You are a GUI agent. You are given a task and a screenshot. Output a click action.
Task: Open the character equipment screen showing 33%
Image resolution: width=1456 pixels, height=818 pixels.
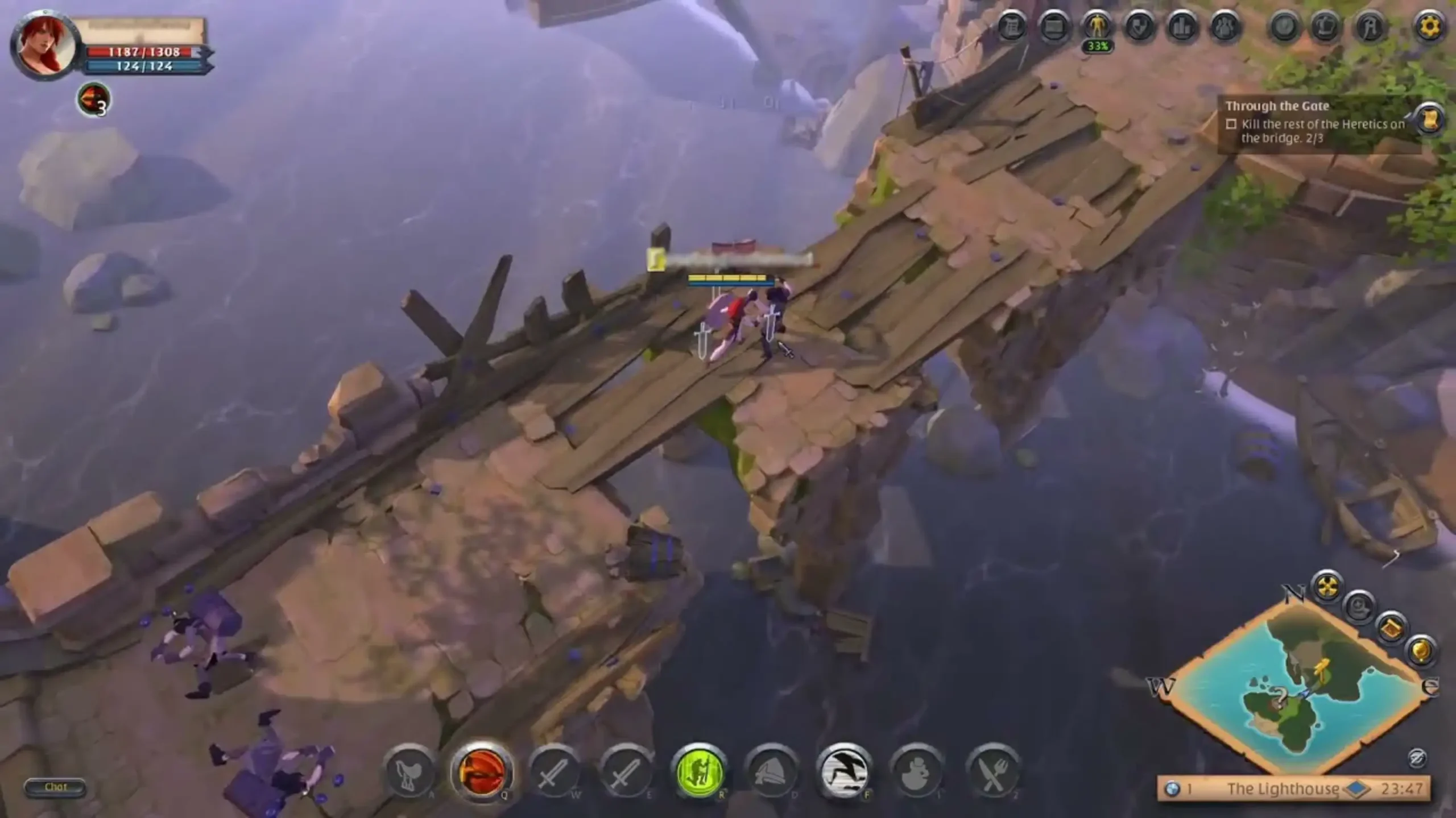1097,26
